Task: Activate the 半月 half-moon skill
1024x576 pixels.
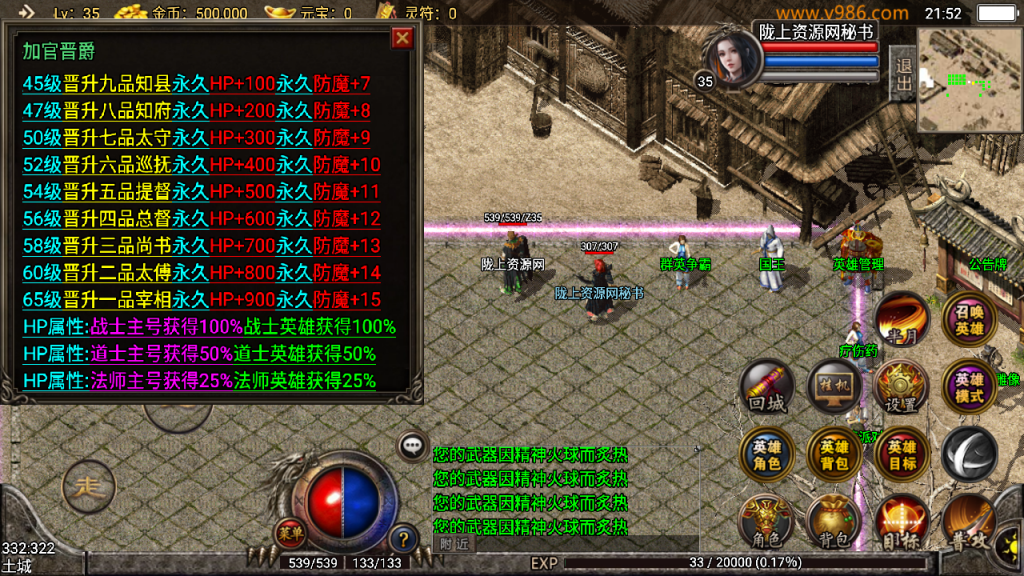Action: 901,320
